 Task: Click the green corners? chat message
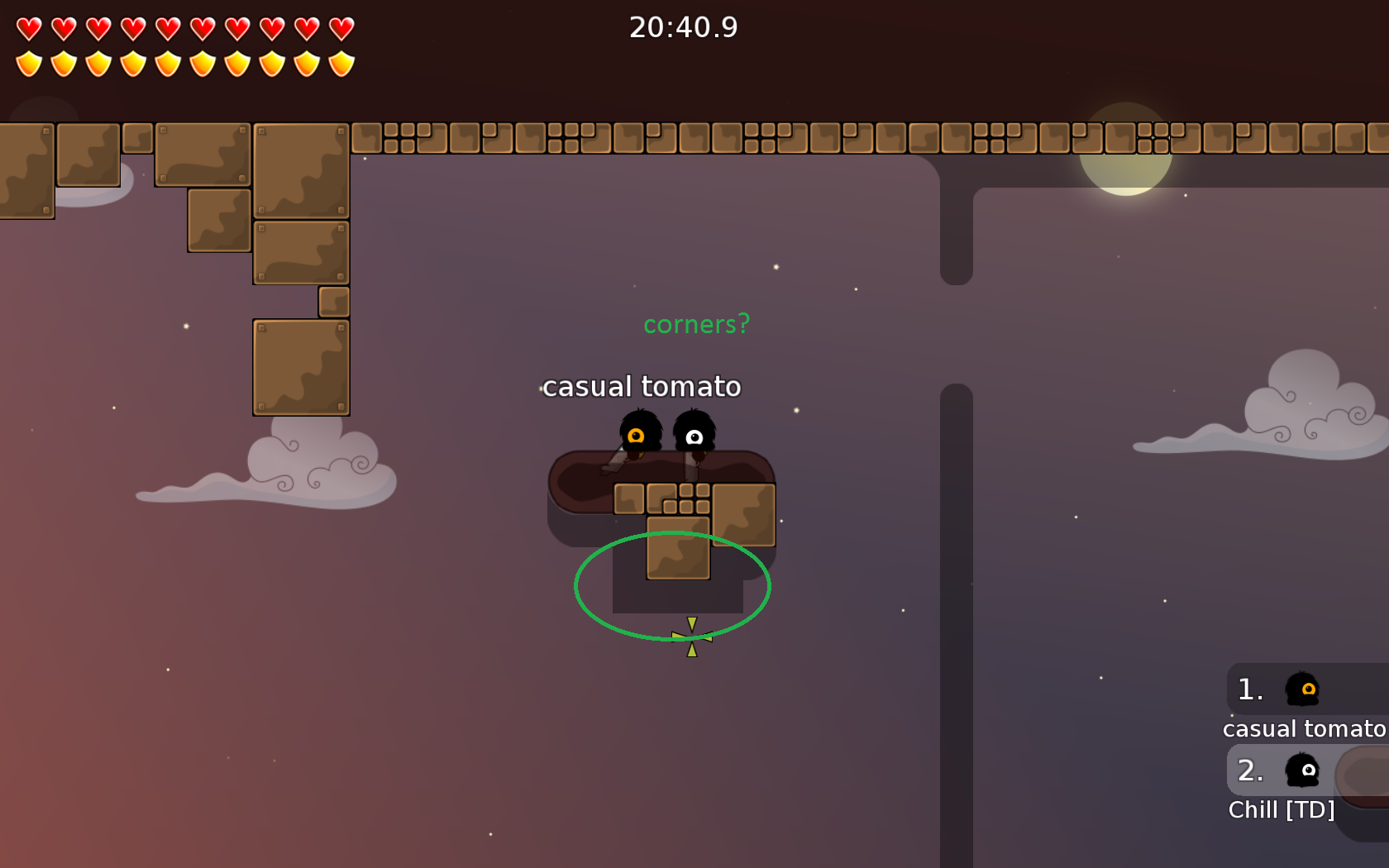[x=697, y=324]
